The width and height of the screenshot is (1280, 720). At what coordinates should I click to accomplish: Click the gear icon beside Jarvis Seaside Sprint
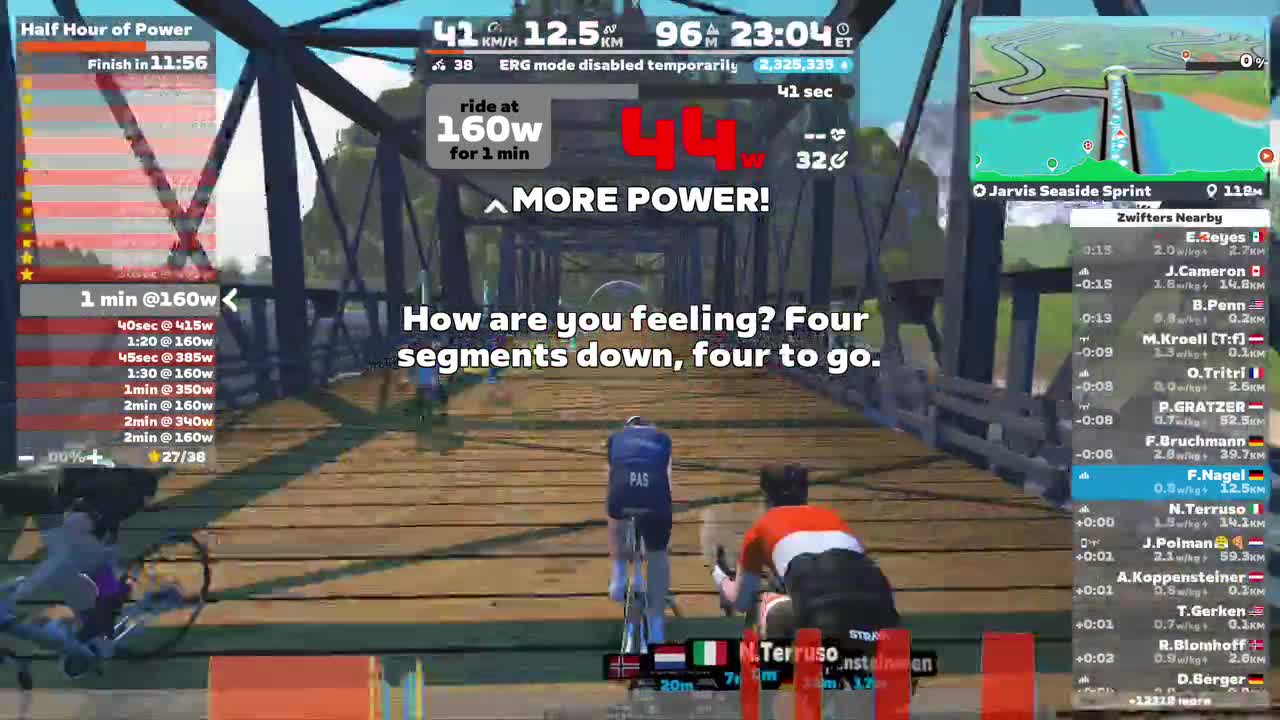(979, 190)
